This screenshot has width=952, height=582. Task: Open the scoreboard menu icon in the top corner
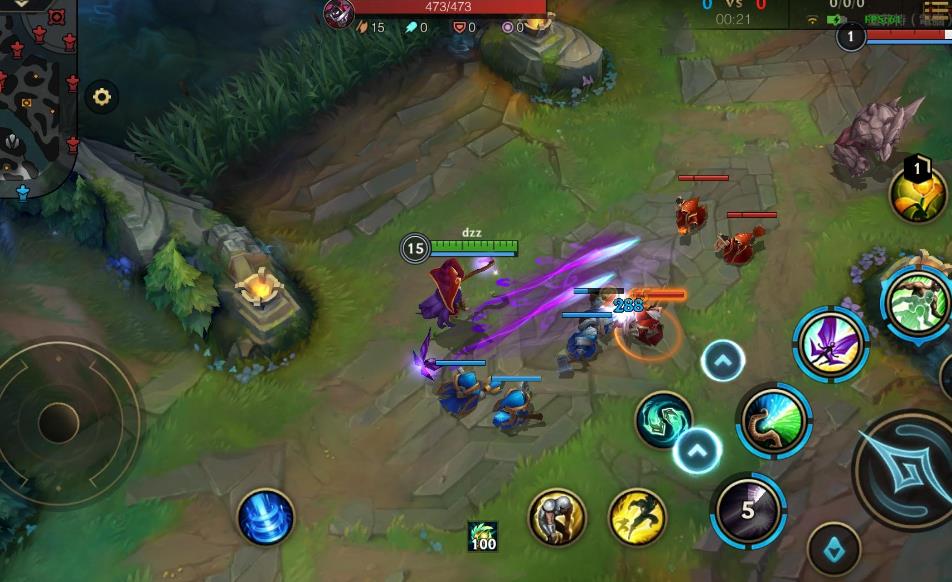click(x=935, y=10)
